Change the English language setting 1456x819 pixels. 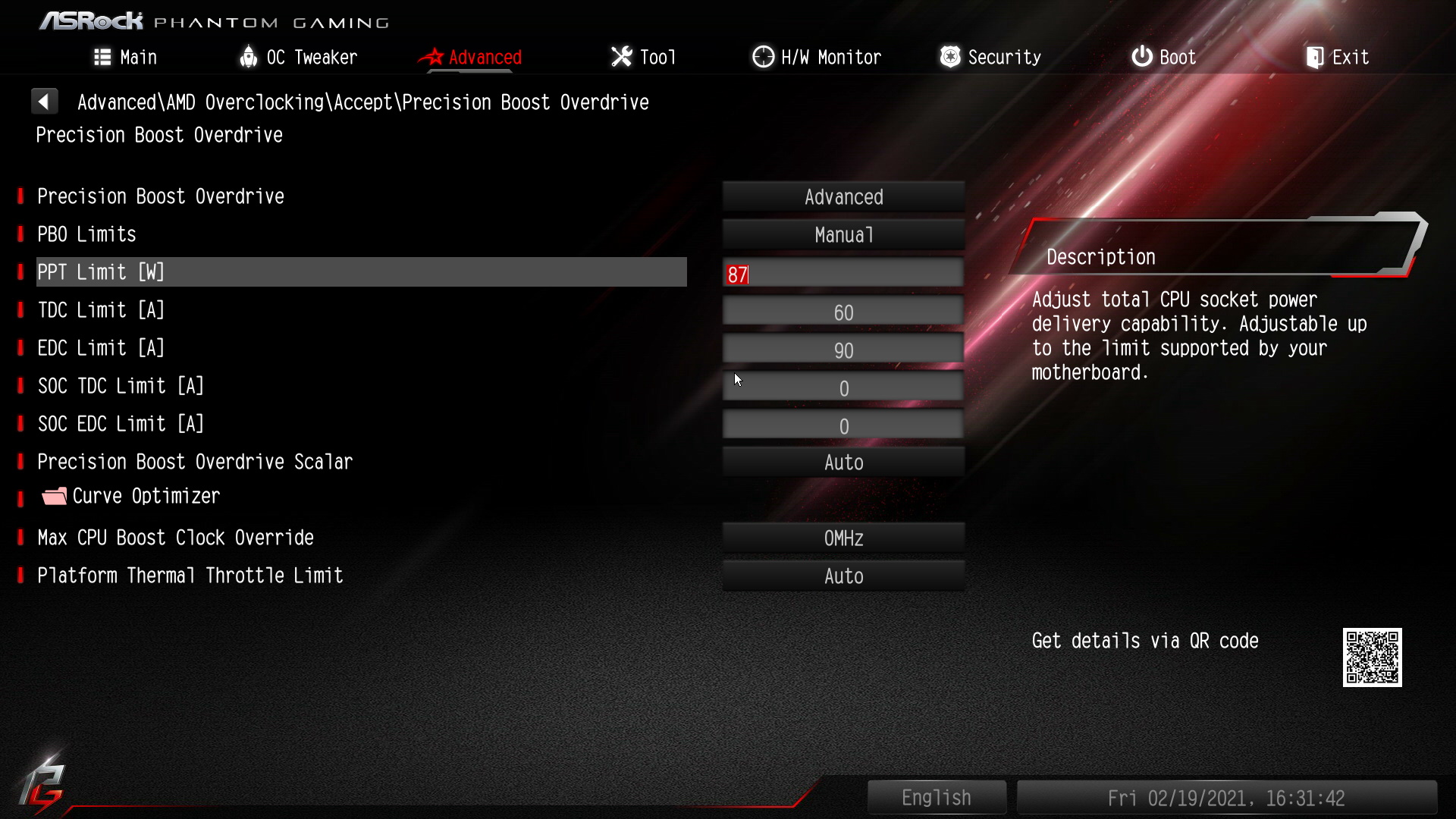tap(937, 798)
